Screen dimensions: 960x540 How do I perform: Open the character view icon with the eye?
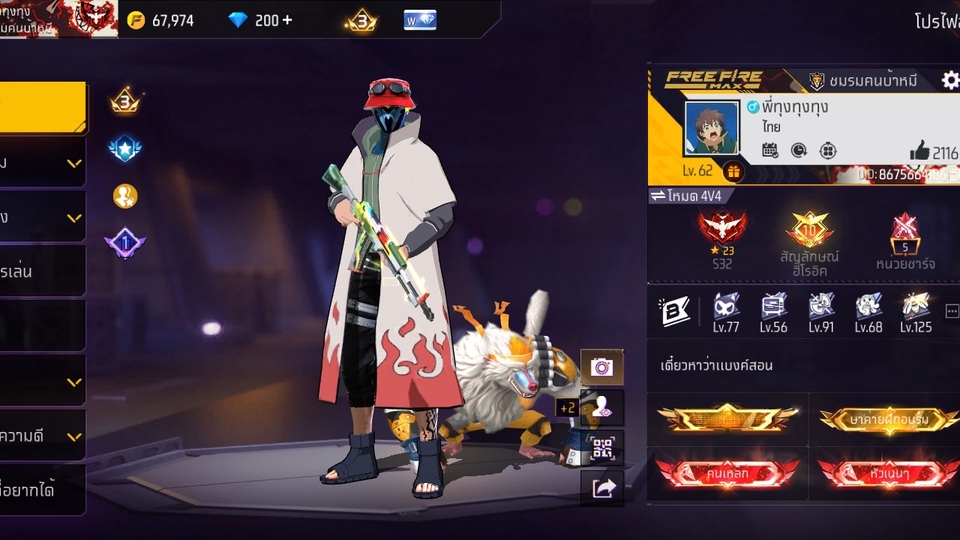pos(602,407)
